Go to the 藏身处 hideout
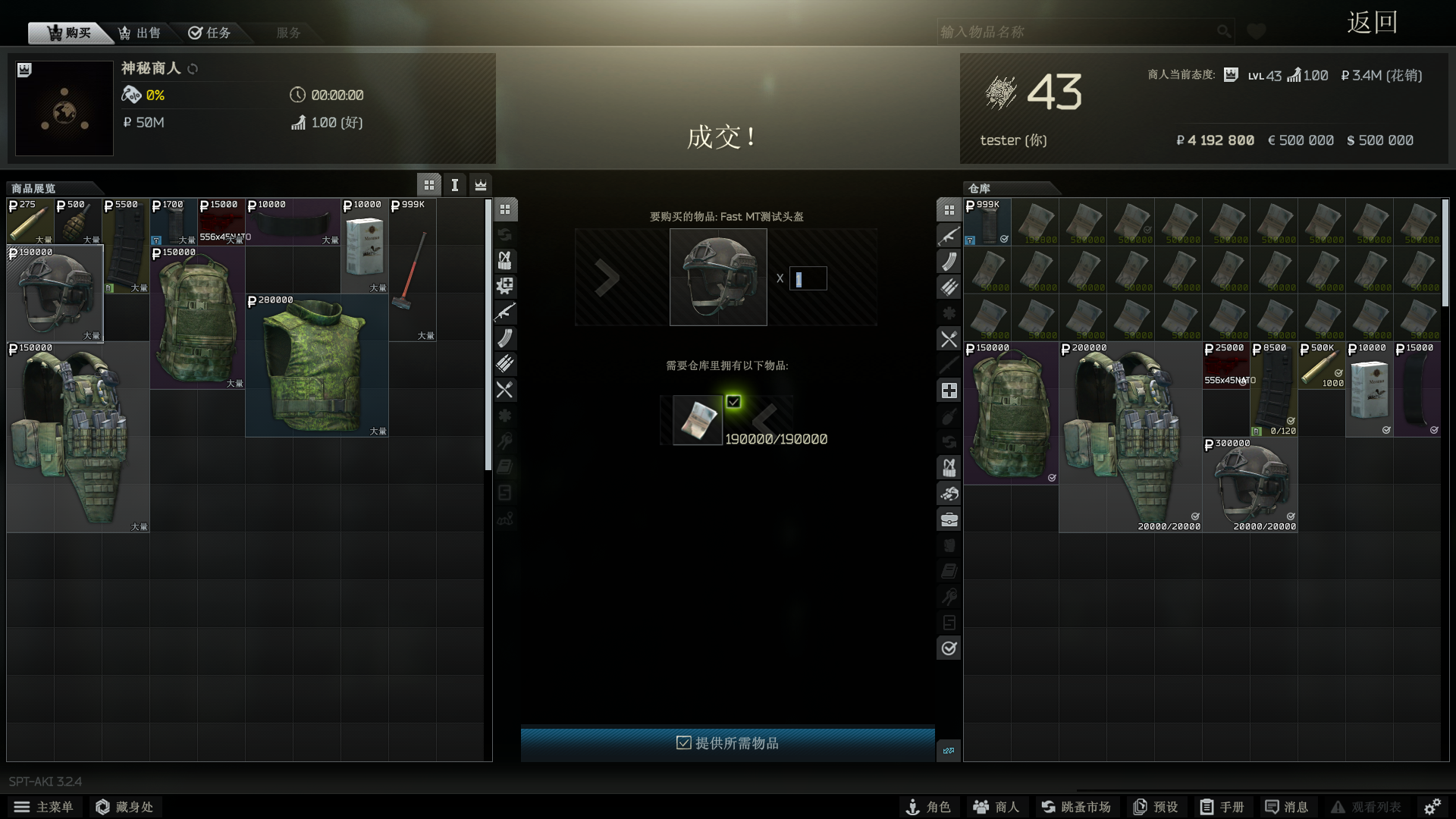Screen dimensions: 1456x819 click(124, 807)
